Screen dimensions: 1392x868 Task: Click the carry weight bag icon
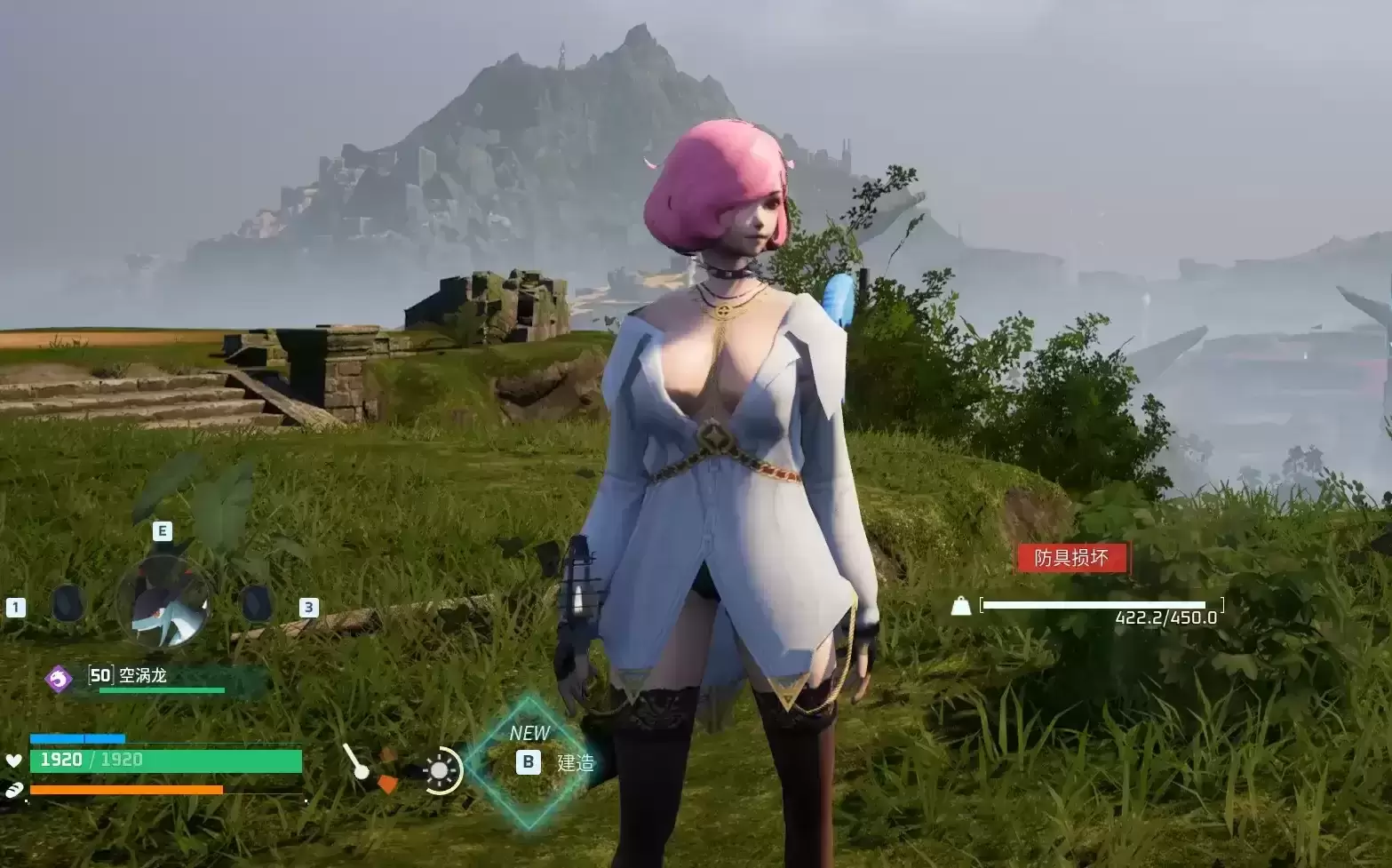coord(960,606)
